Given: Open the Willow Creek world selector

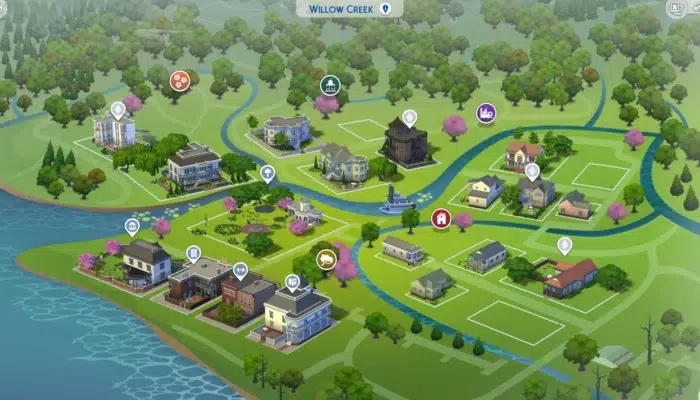Looking at the screenshot, I should pyautogui.click(x=349, y=8).
